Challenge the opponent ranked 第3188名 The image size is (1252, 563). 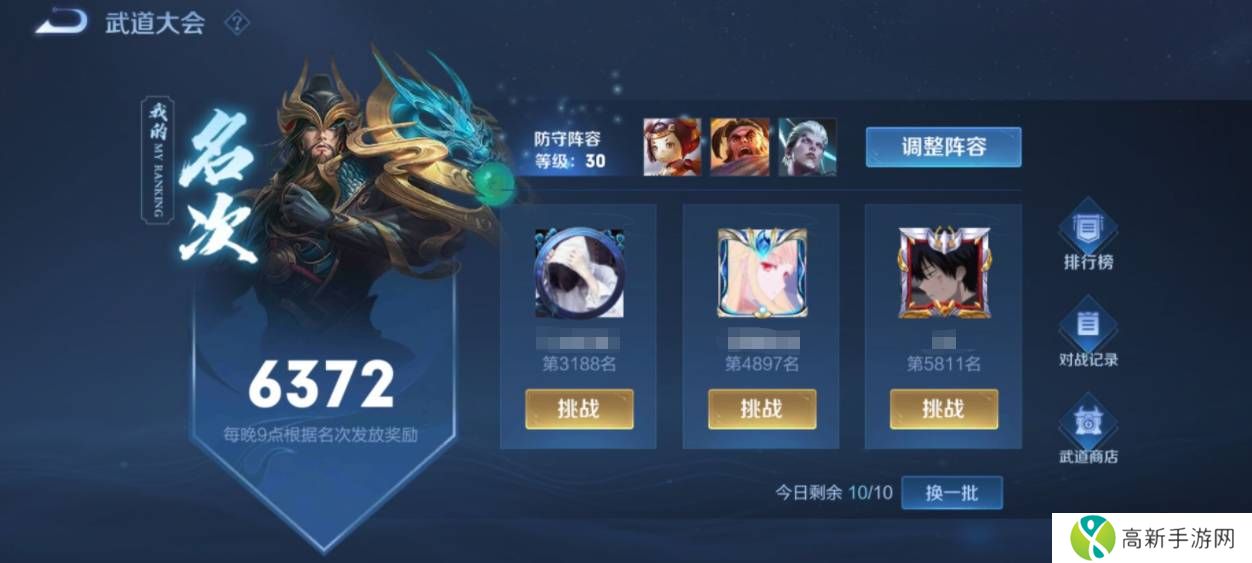(579, 409)
